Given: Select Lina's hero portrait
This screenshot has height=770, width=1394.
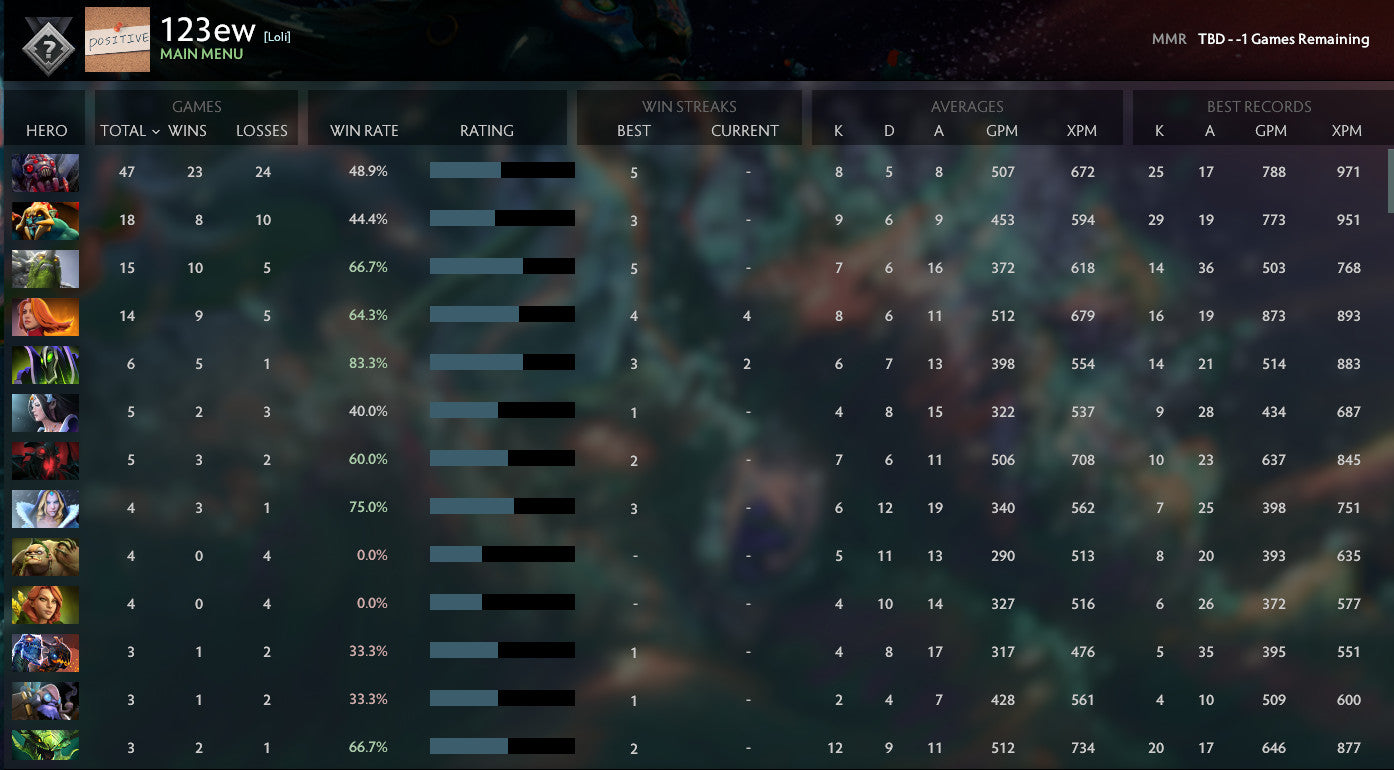Looking at the screenshot, I should [x=45, y=315].
